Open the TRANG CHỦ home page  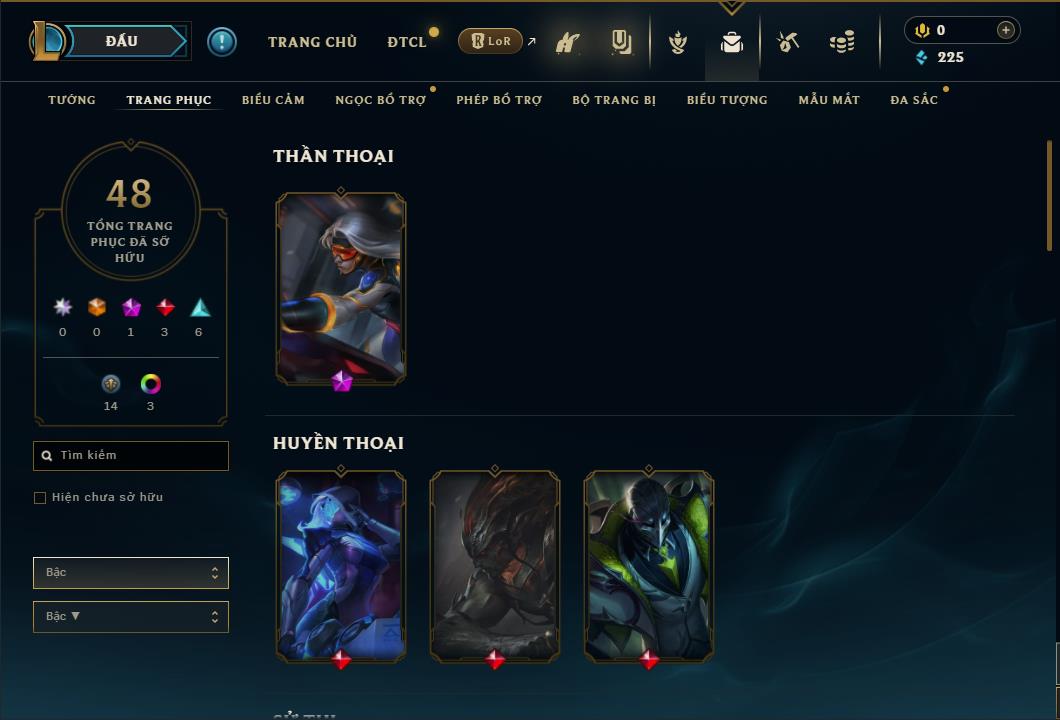pyautogui.click(x=312, y=42)
